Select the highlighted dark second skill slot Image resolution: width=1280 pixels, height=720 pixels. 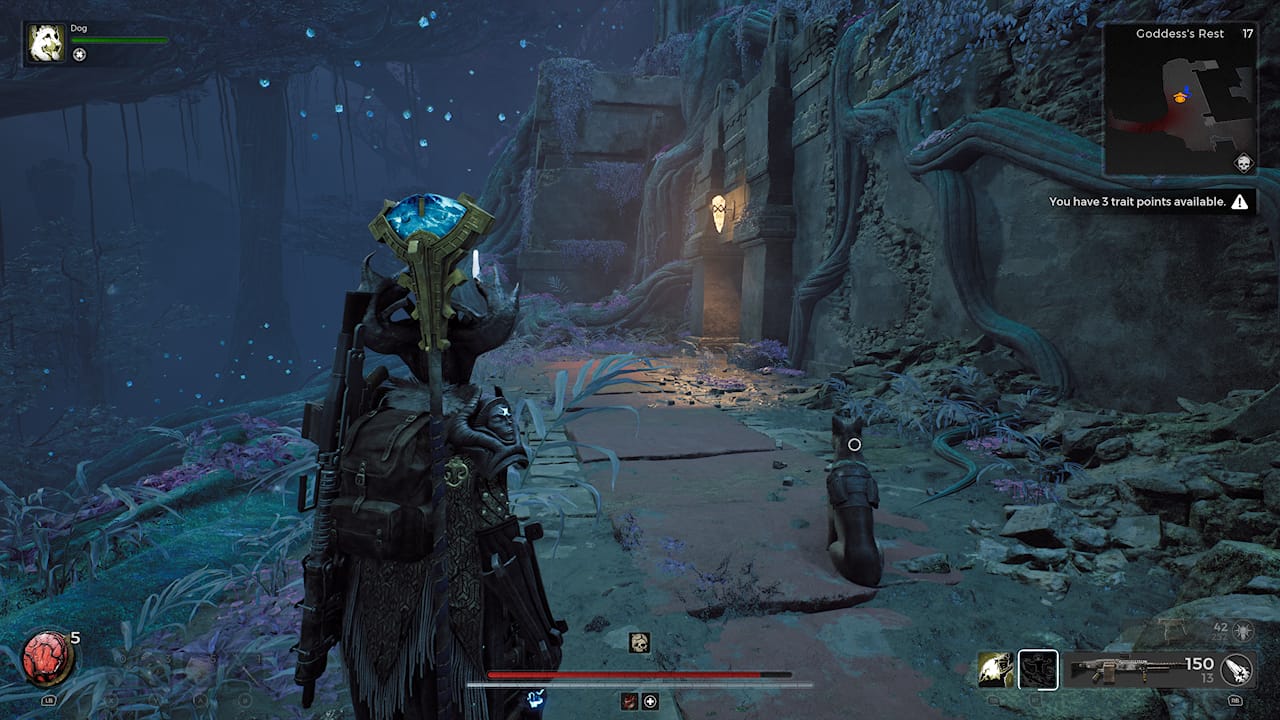pos(1038,669)
